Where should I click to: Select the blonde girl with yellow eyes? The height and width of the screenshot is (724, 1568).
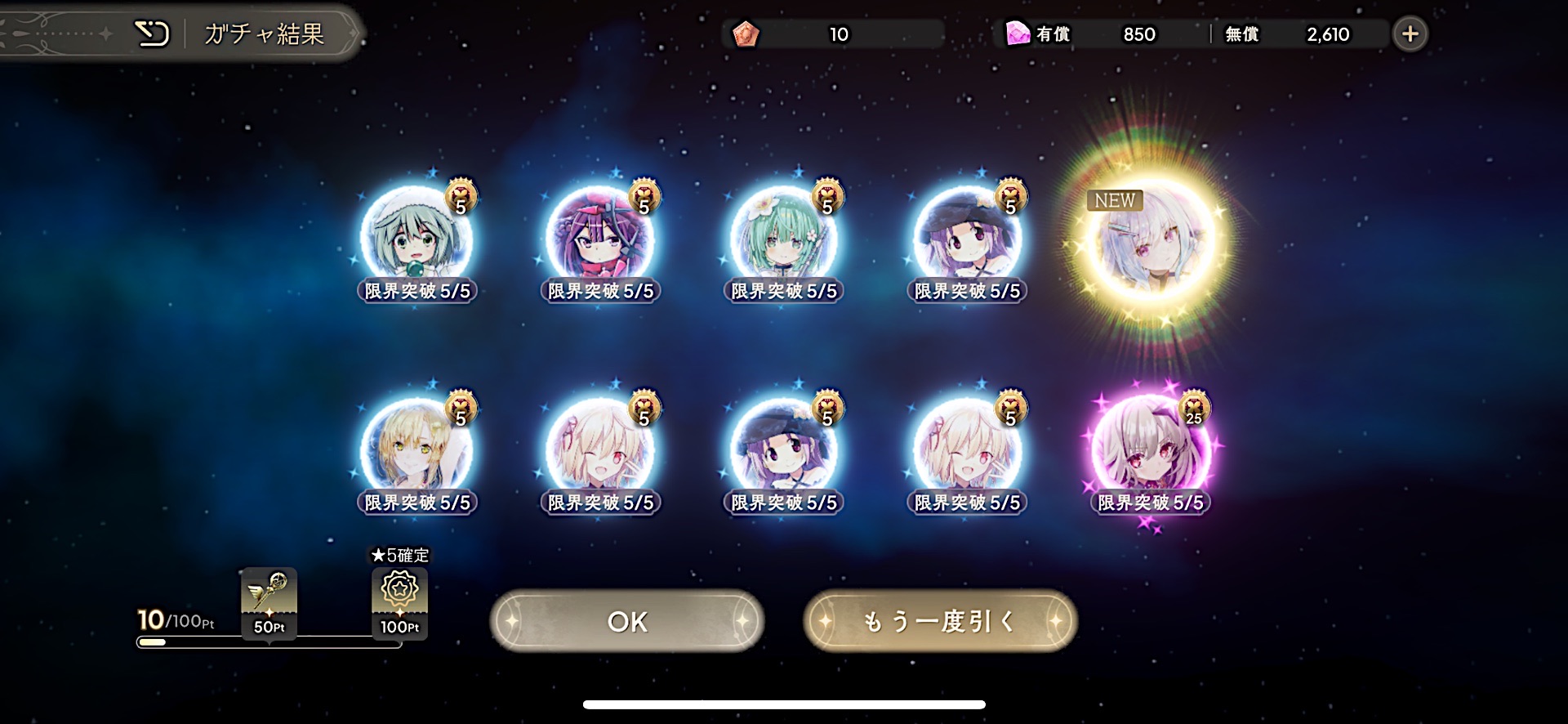click(x=416, y=449)
